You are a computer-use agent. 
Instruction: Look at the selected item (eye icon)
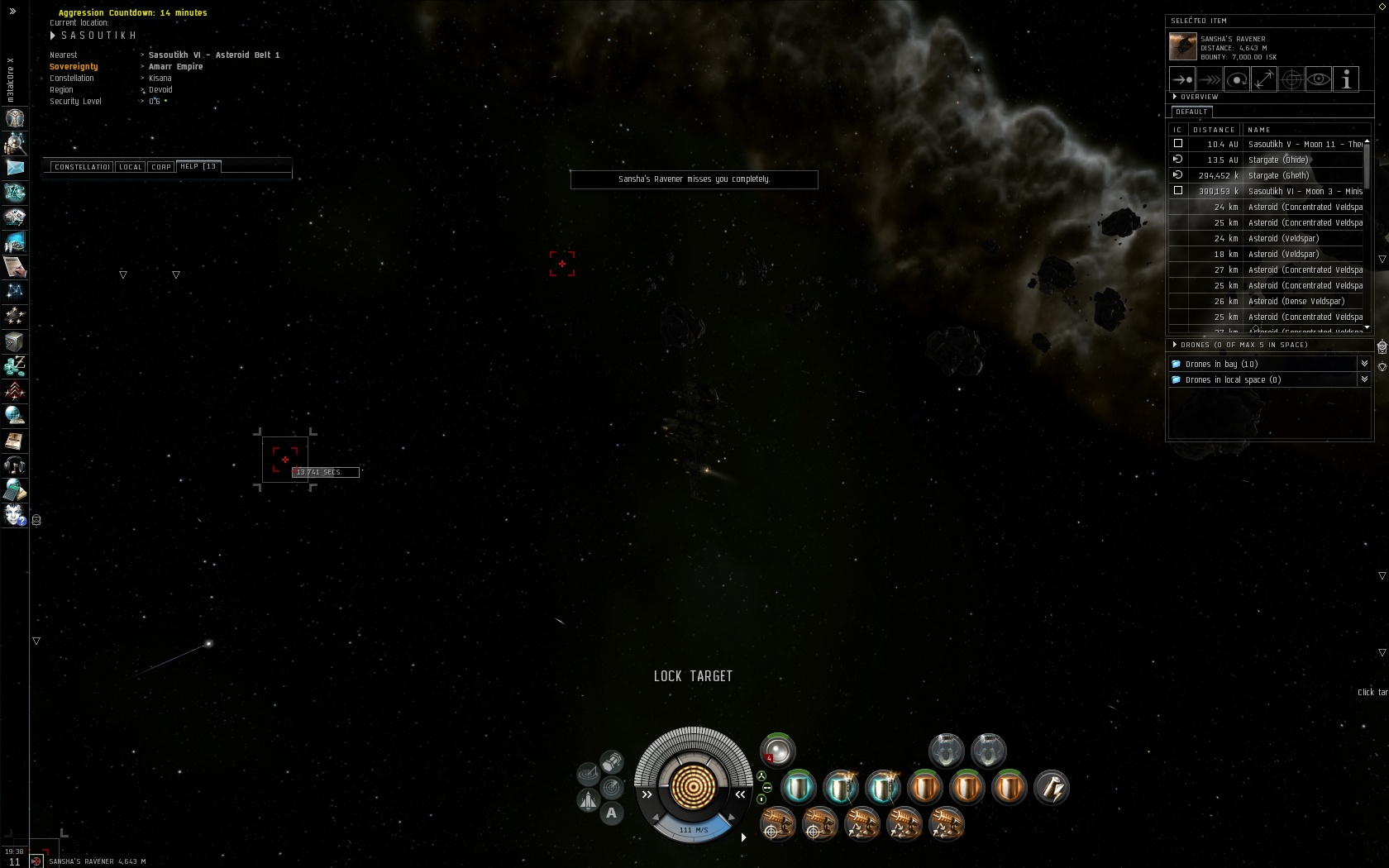coord(1319,79)
